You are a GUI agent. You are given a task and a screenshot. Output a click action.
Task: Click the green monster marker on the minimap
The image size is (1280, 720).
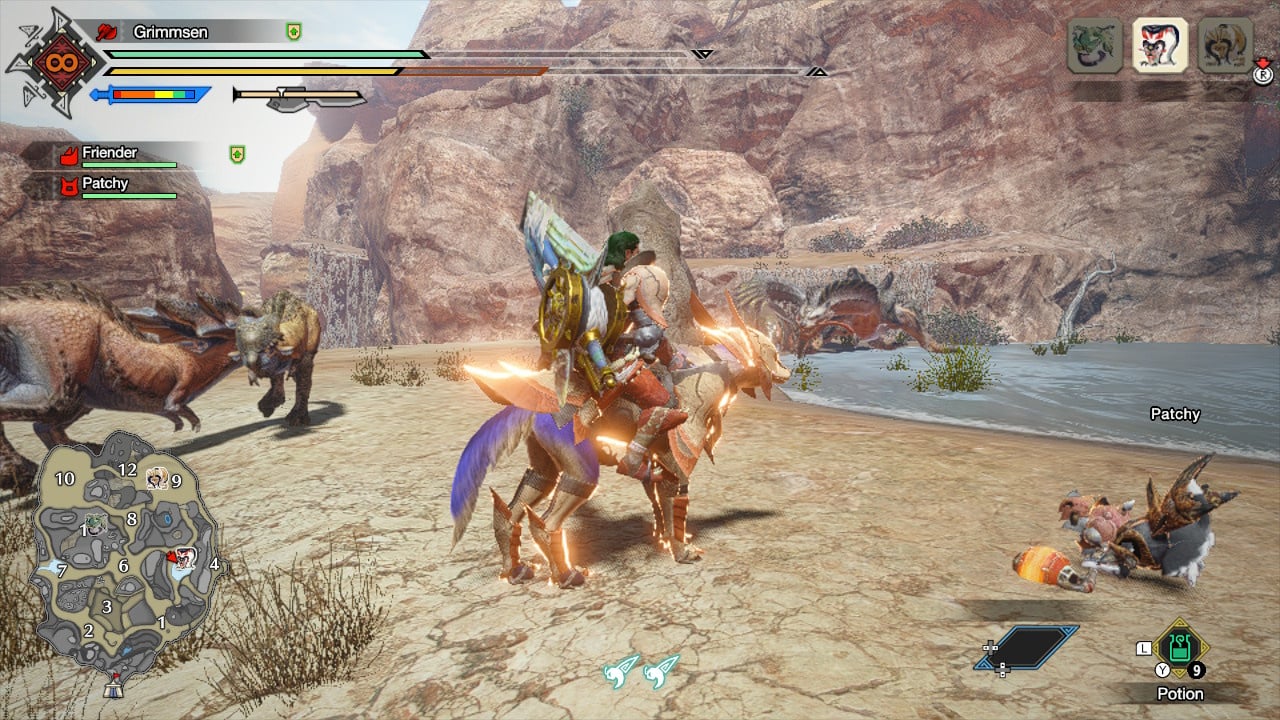[x=95, y=522]
